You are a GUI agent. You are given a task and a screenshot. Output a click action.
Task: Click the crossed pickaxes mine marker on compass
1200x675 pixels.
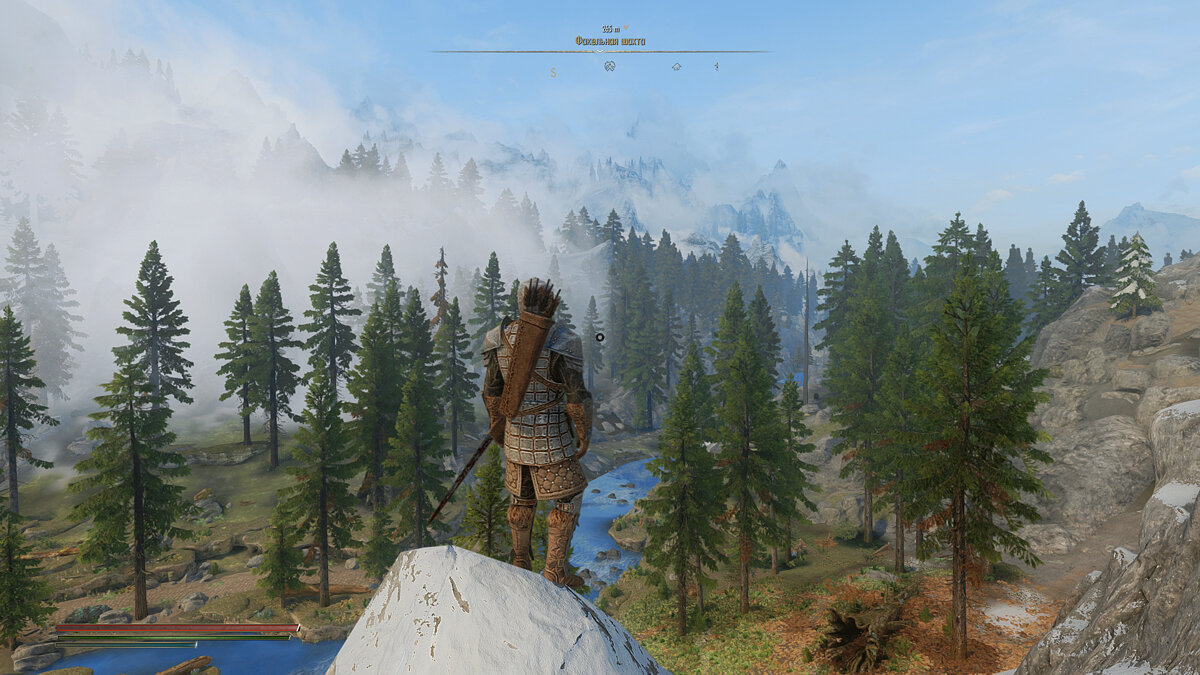click(x=609, y=67)
